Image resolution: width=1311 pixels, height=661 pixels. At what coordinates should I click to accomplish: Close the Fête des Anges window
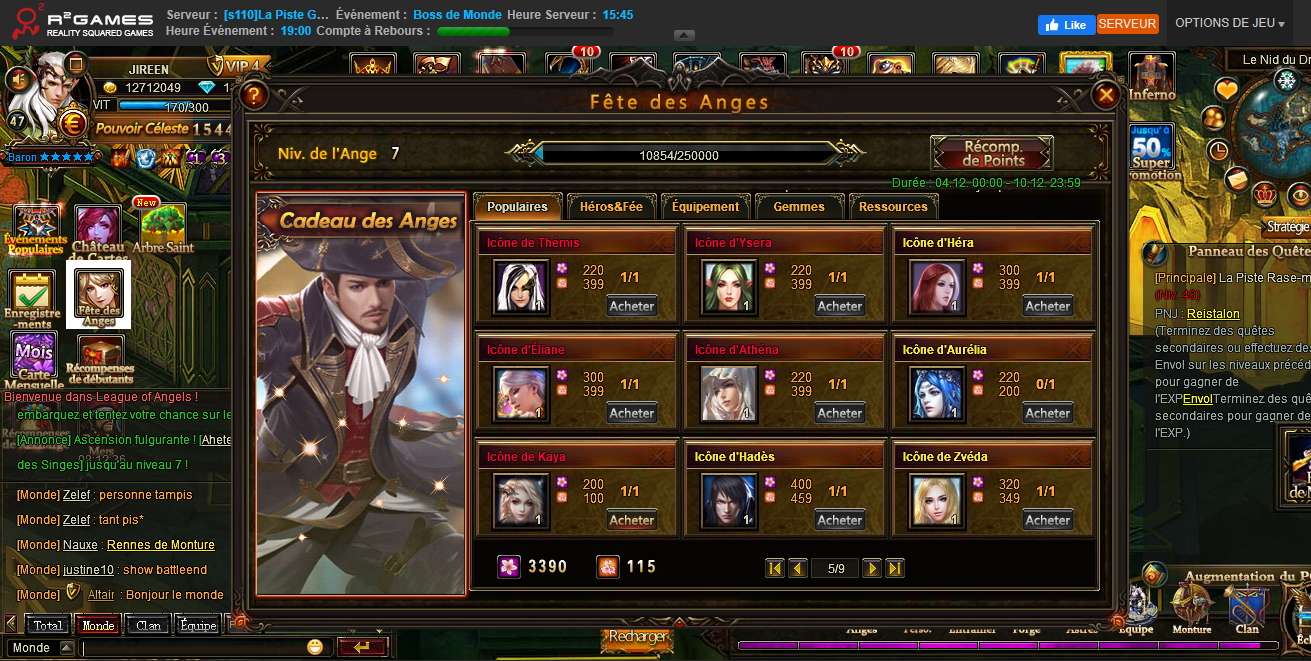1105,95
